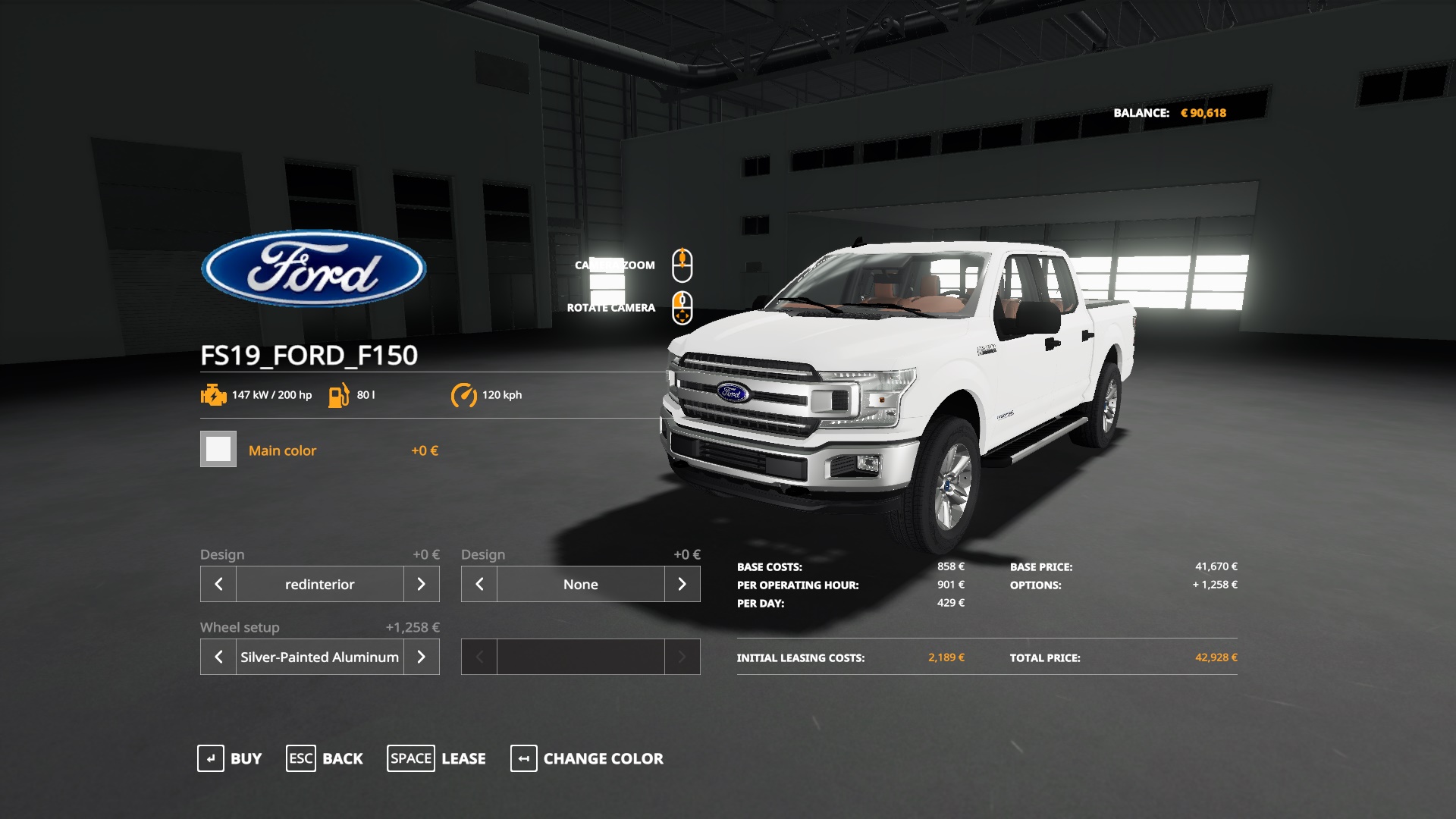Click the BUY enter-key icon
Screen dimensions: 1456x819
(x=211, y=758)
